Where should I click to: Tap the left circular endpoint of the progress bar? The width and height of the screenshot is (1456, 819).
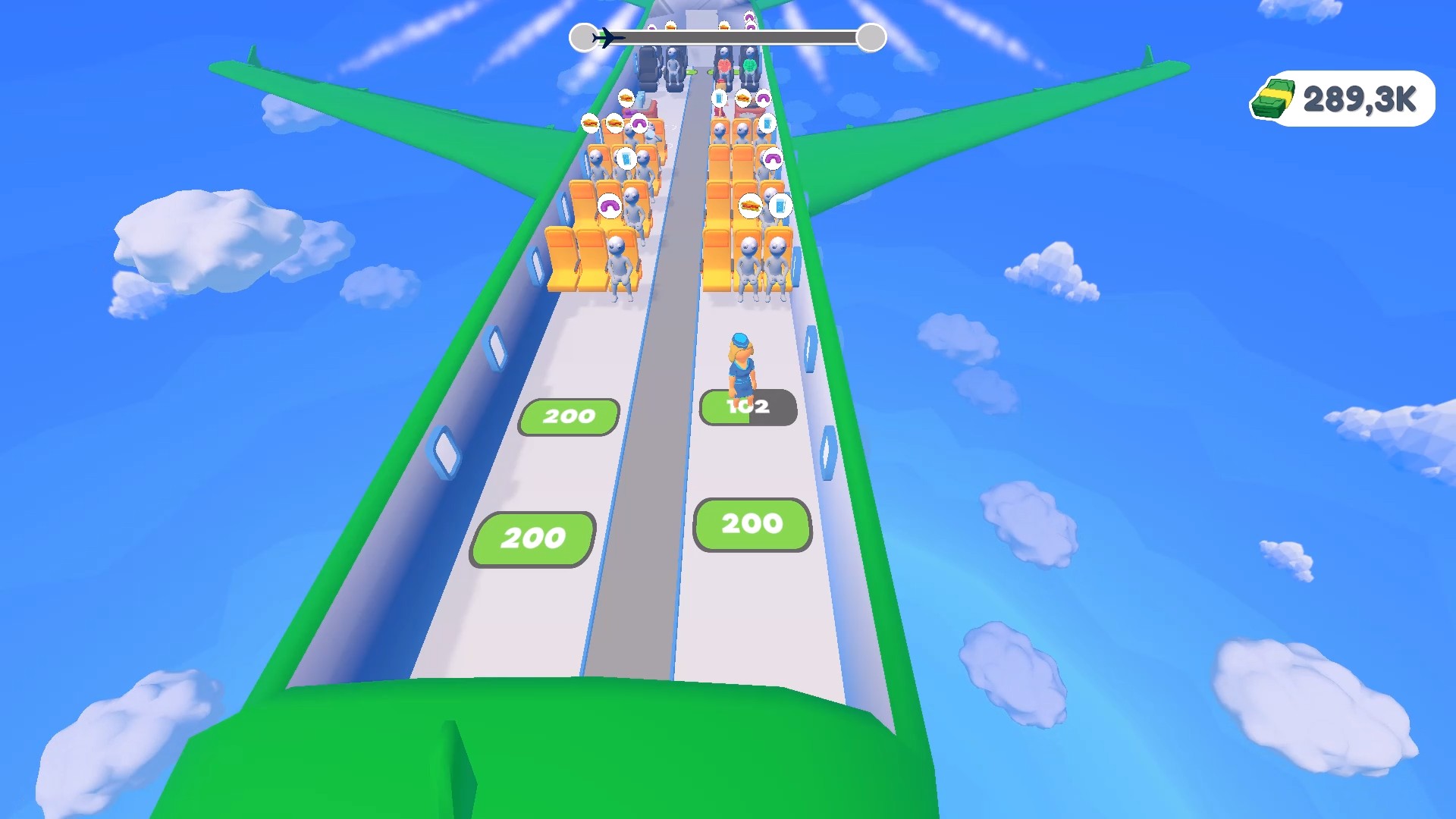point(584,36)
